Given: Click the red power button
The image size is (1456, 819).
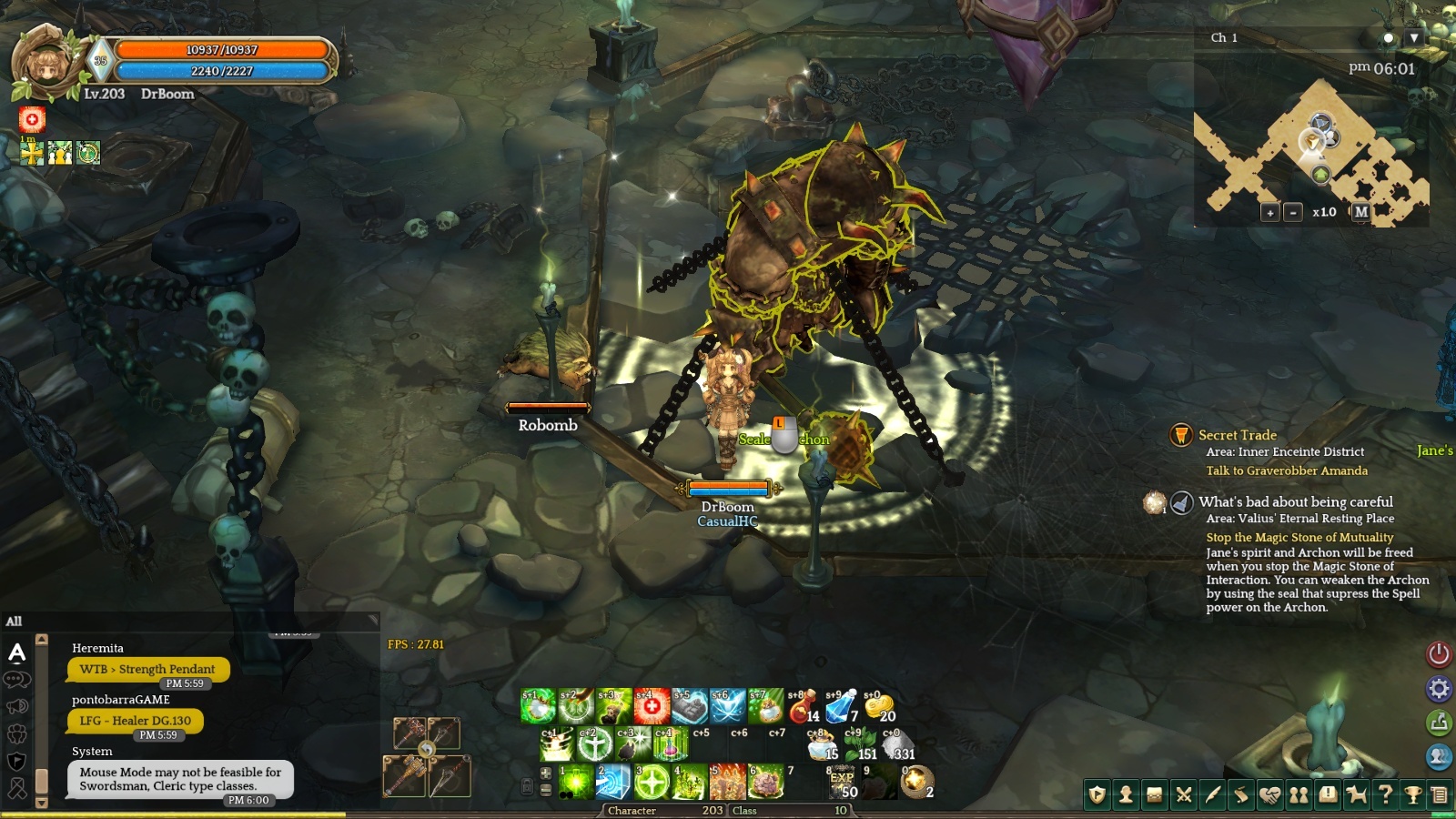Looking at the screenshot, I should (x=1439, y=653).
